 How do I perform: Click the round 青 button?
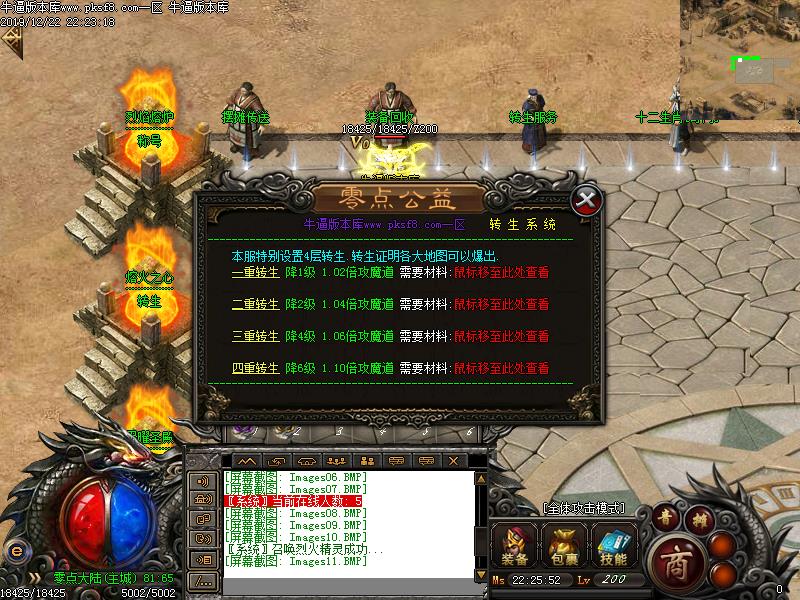point(667,517)
